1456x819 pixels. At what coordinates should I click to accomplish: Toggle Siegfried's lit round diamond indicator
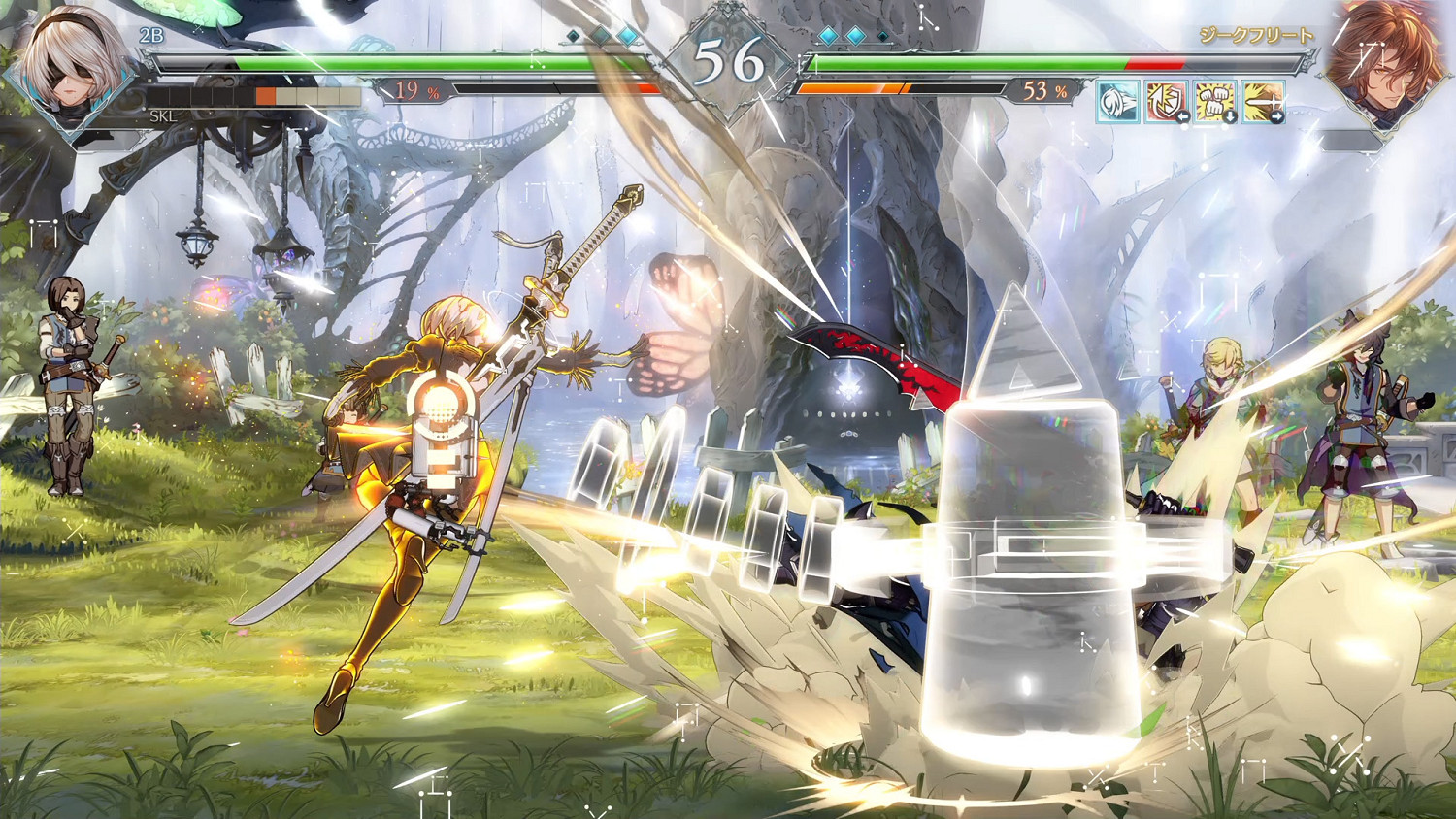(x=830, y=35)
